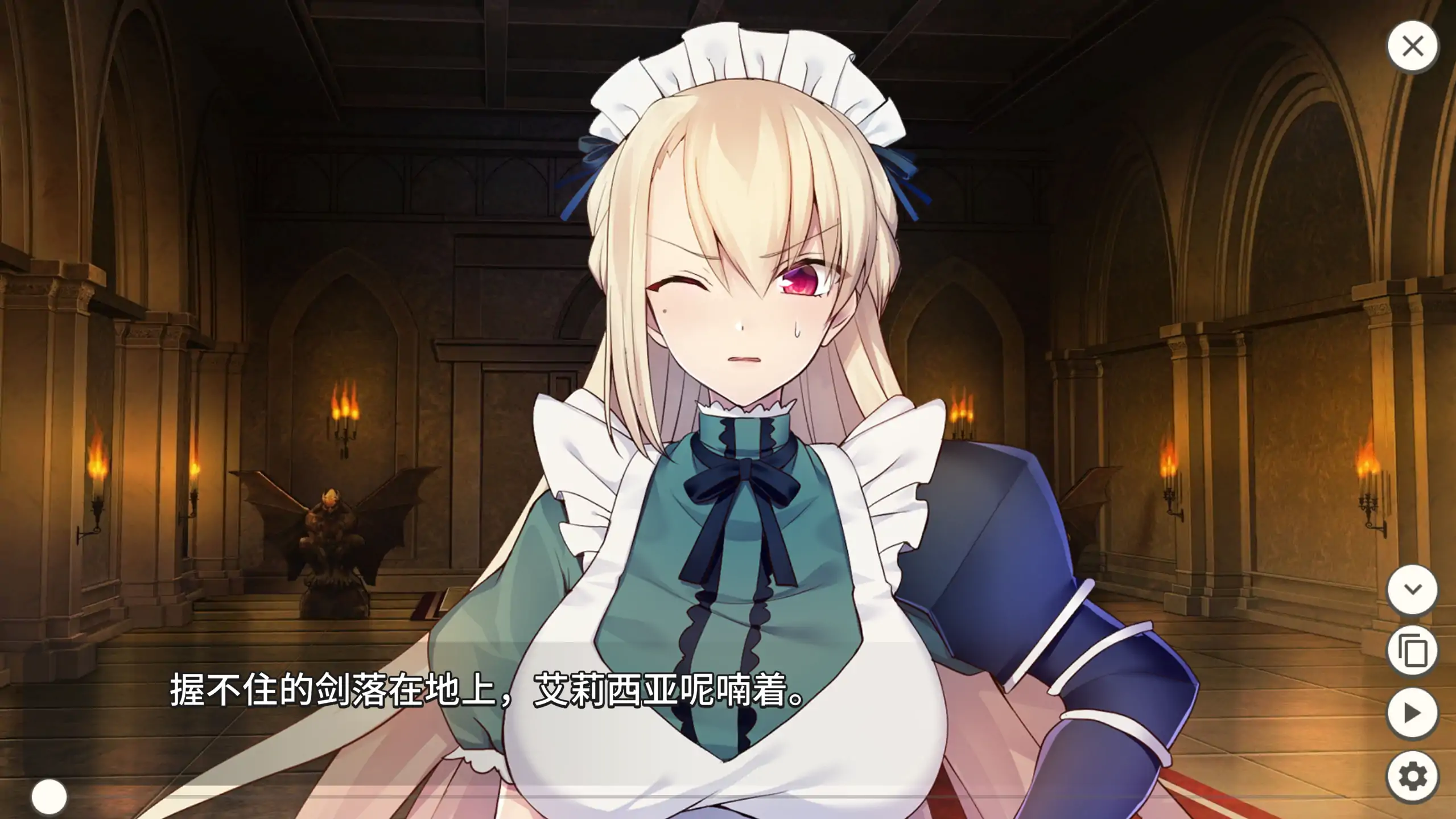1456x819 pixels.
Task: Collapse the message window using the chevron
Action: 1413,590
